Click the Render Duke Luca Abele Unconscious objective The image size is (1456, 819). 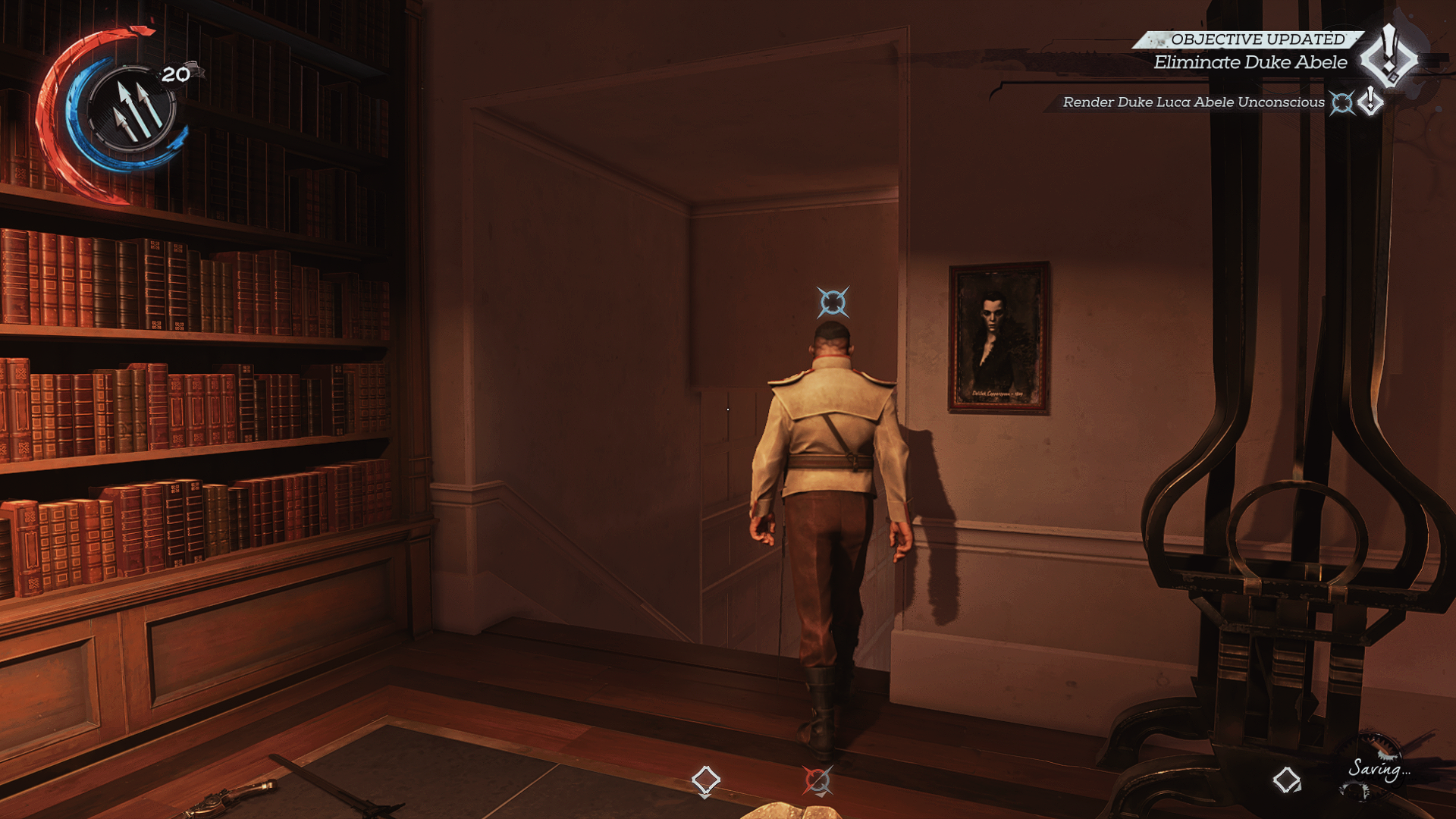click(x=1193, y=102)
